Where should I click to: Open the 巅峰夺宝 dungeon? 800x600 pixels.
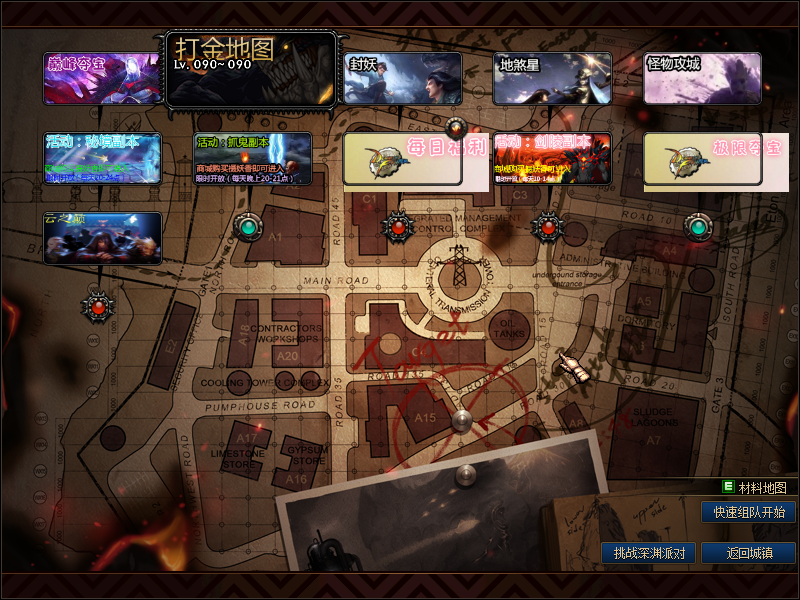click(102, 78)
